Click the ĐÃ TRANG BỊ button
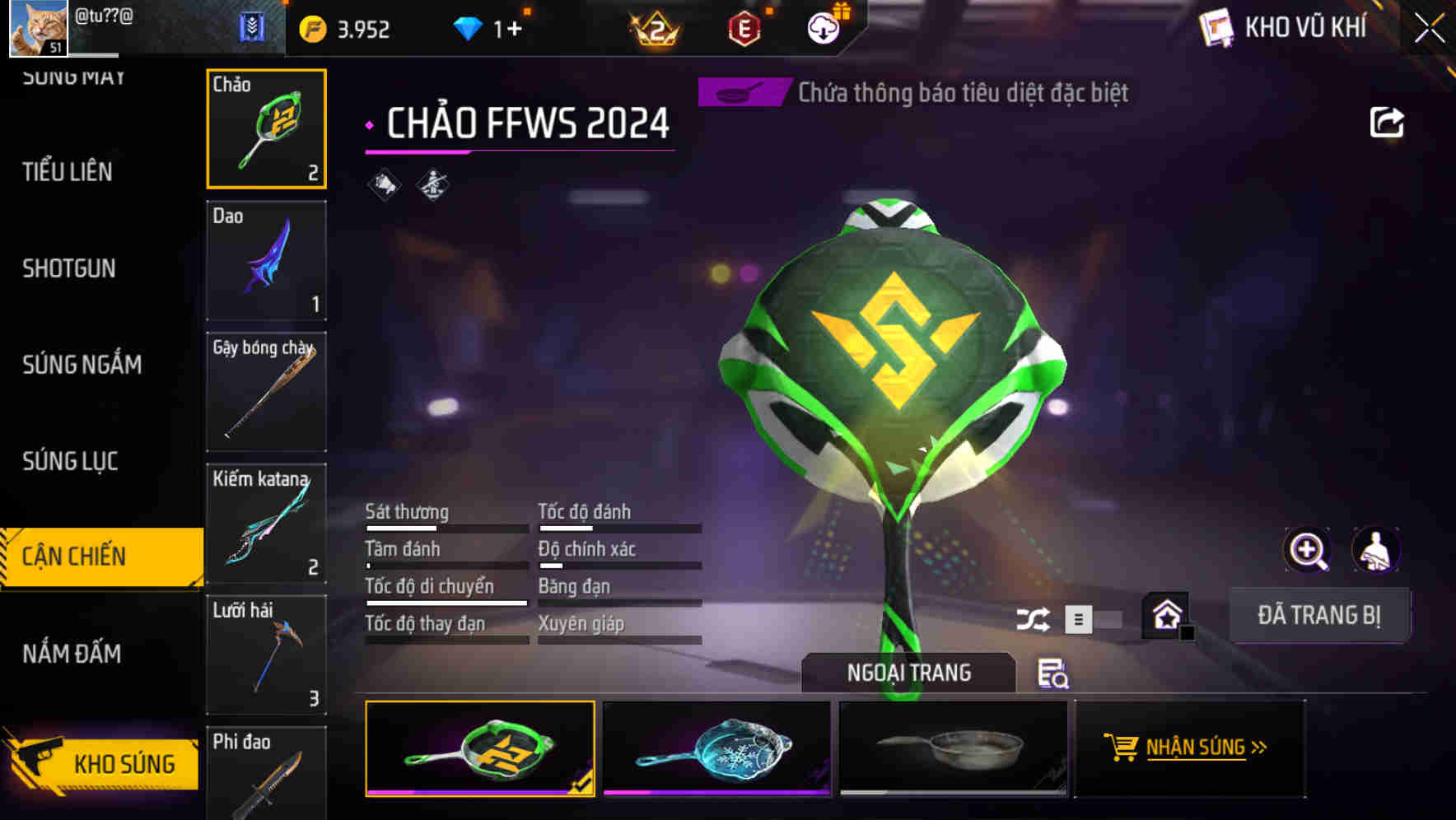Screen dimensions: 1456x820 (x=1319, y=615)
